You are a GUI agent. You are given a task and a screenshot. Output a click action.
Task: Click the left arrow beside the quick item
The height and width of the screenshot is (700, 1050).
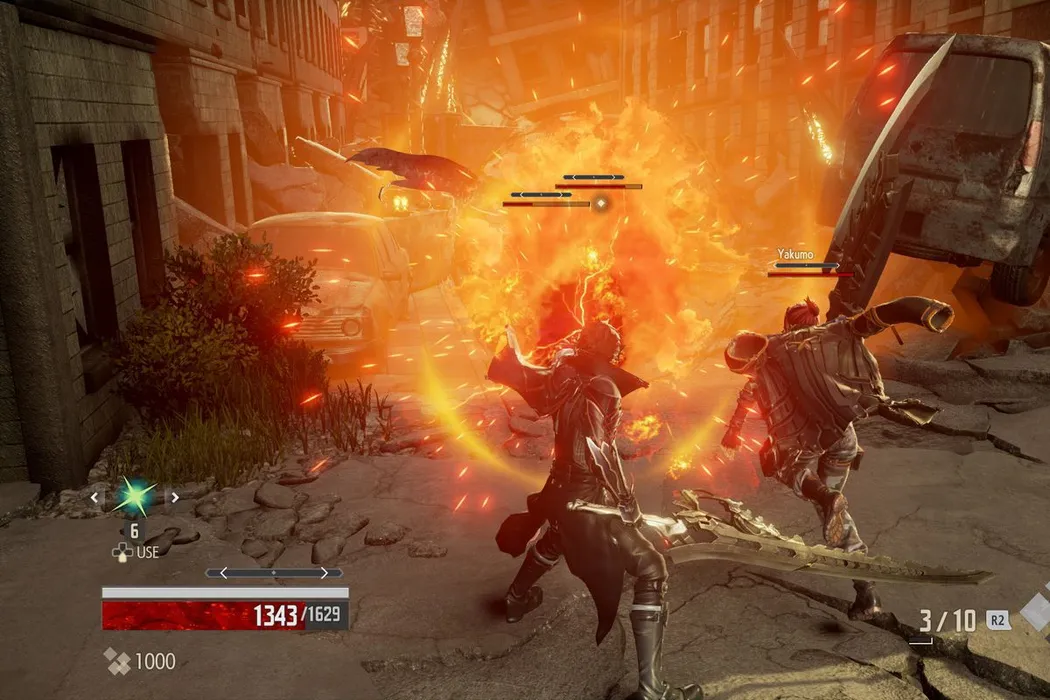click(96, 496)
